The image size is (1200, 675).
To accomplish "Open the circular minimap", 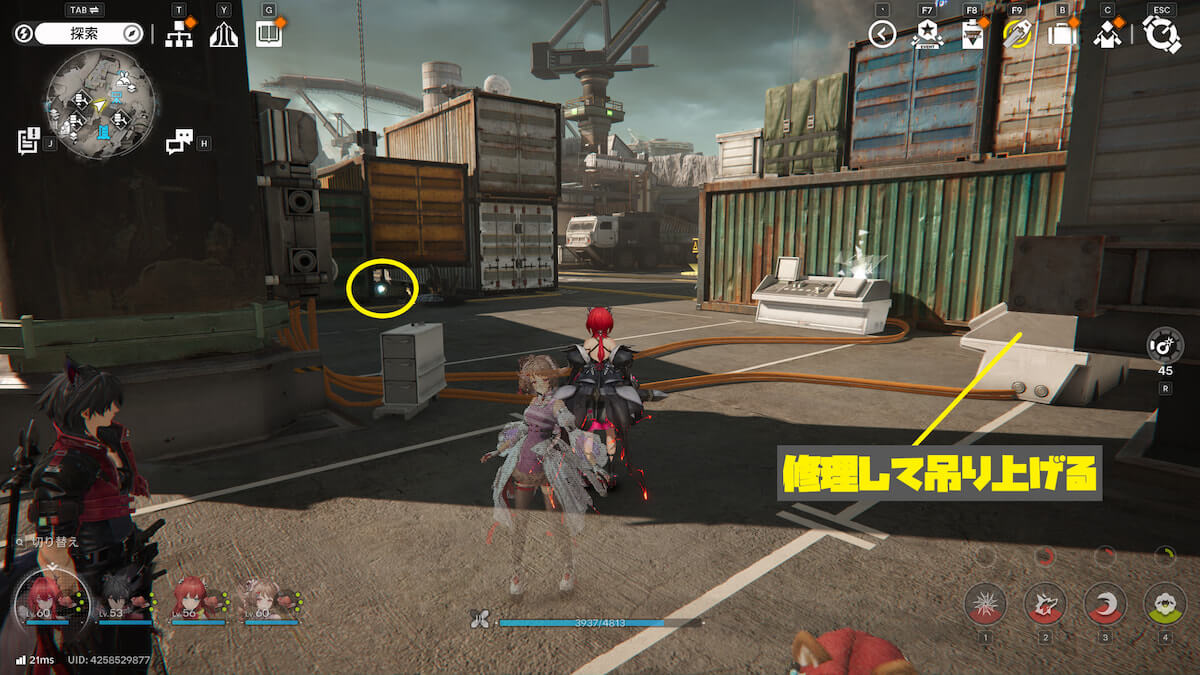I will point(100,102).
